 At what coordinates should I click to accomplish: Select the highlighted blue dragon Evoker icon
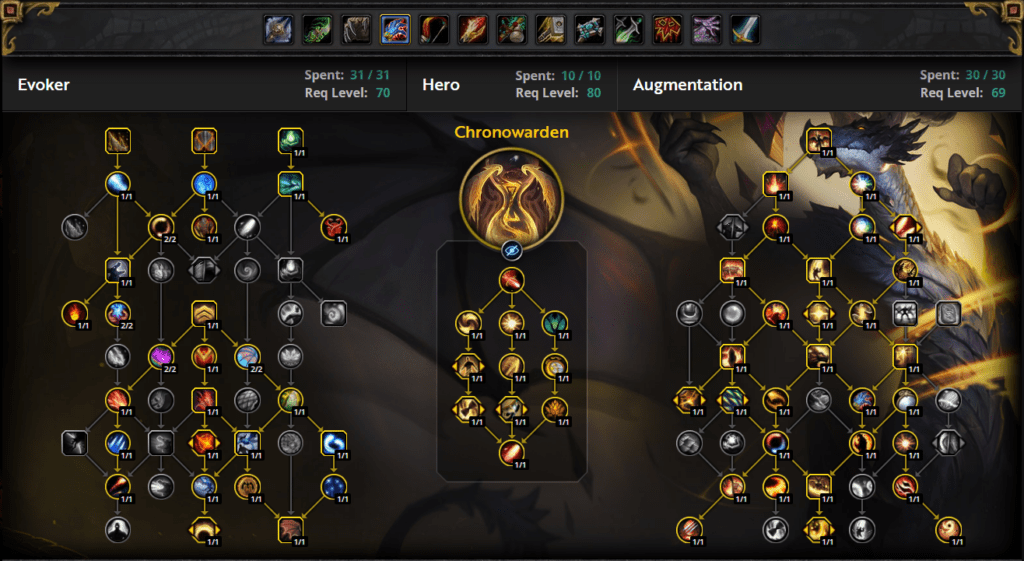click(395, 30)
